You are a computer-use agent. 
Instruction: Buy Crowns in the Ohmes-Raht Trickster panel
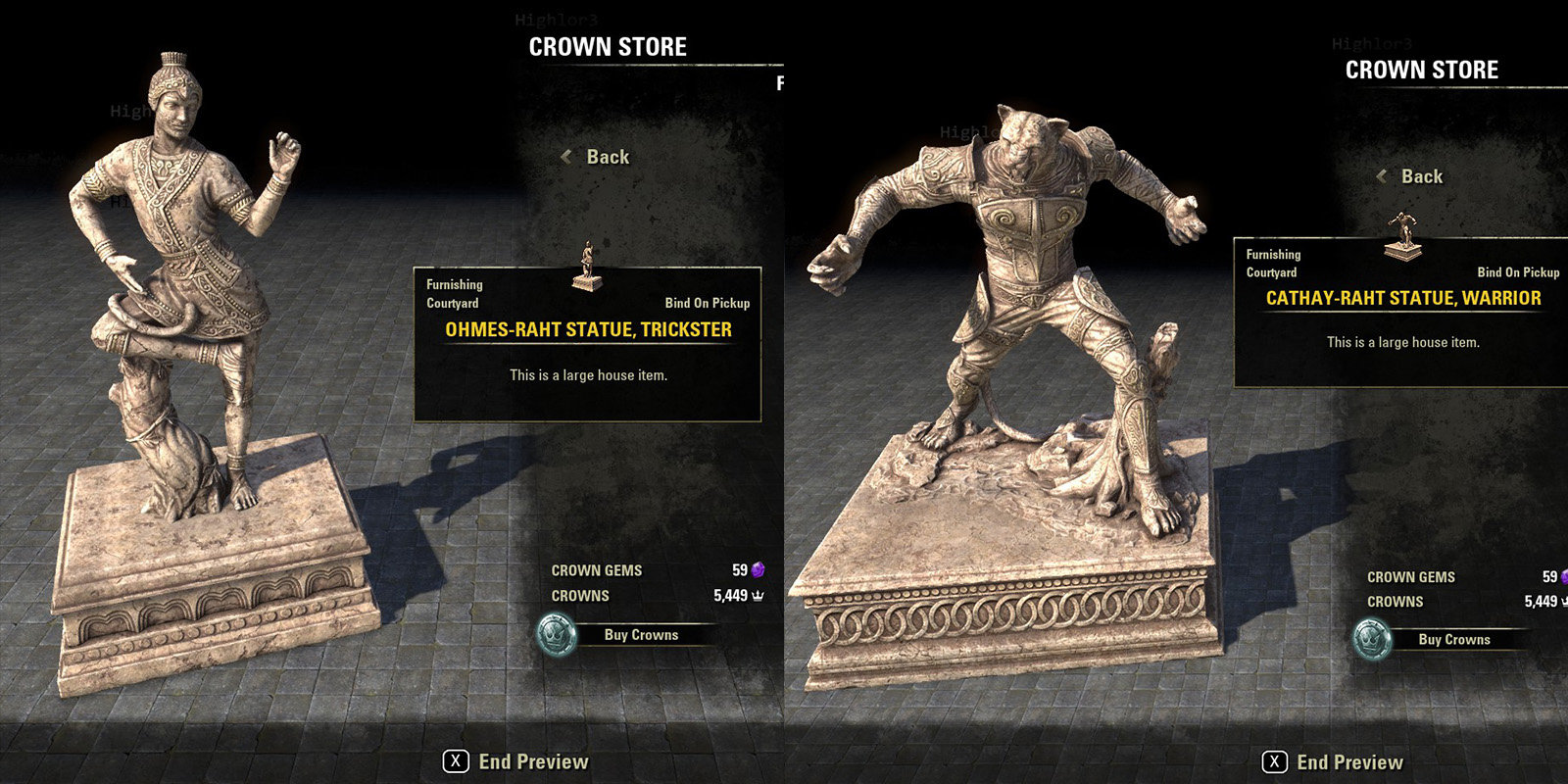pos(640,635)
